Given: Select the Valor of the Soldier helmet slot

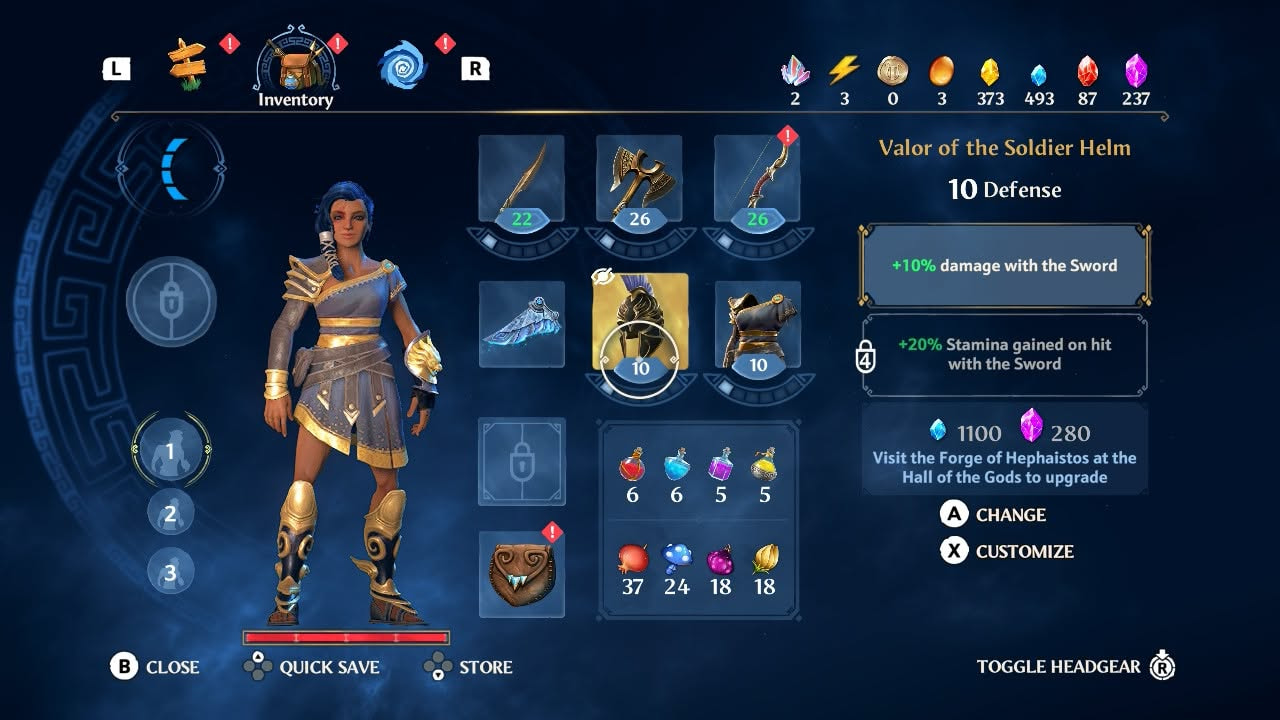Looking at the screenshot, I should coord(639,324).
